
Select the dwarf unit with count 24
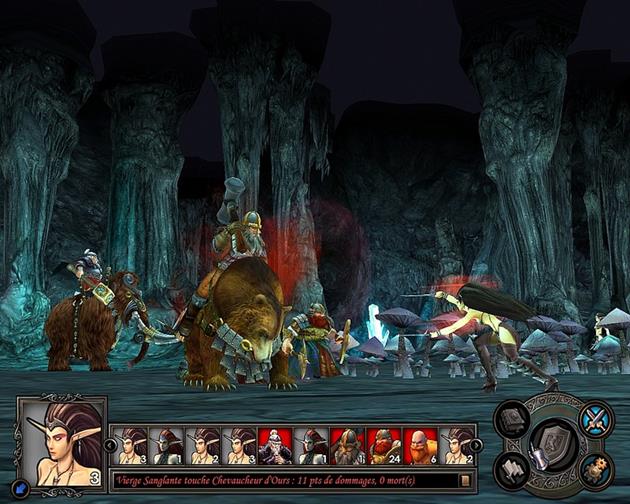point(385,446)
